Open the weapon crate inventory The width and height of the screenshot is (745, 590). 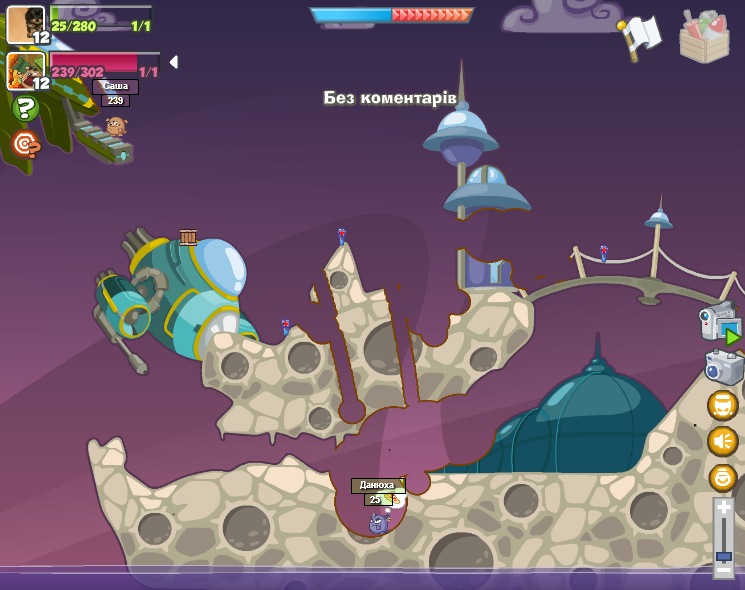704,38
